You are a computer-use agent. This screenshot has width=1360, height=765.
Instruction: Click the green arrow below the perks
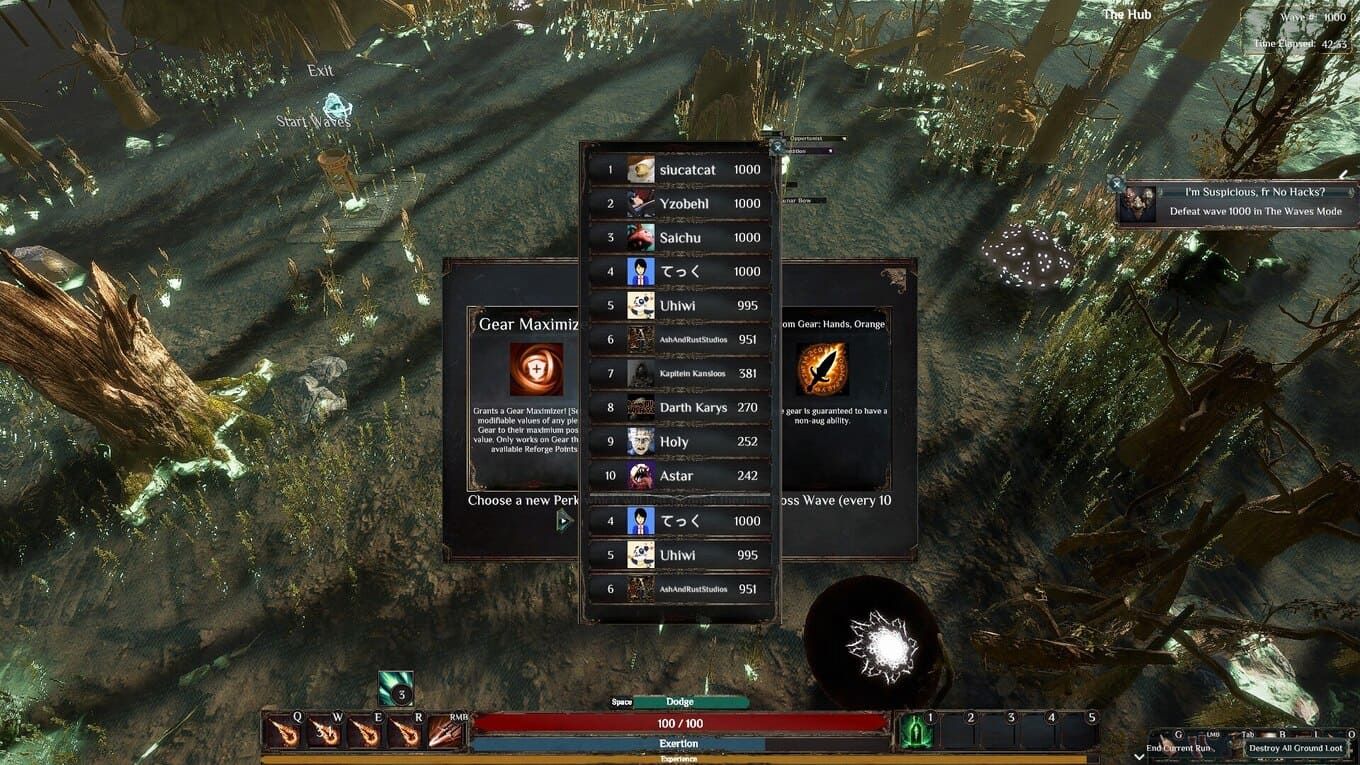point(564,520)
